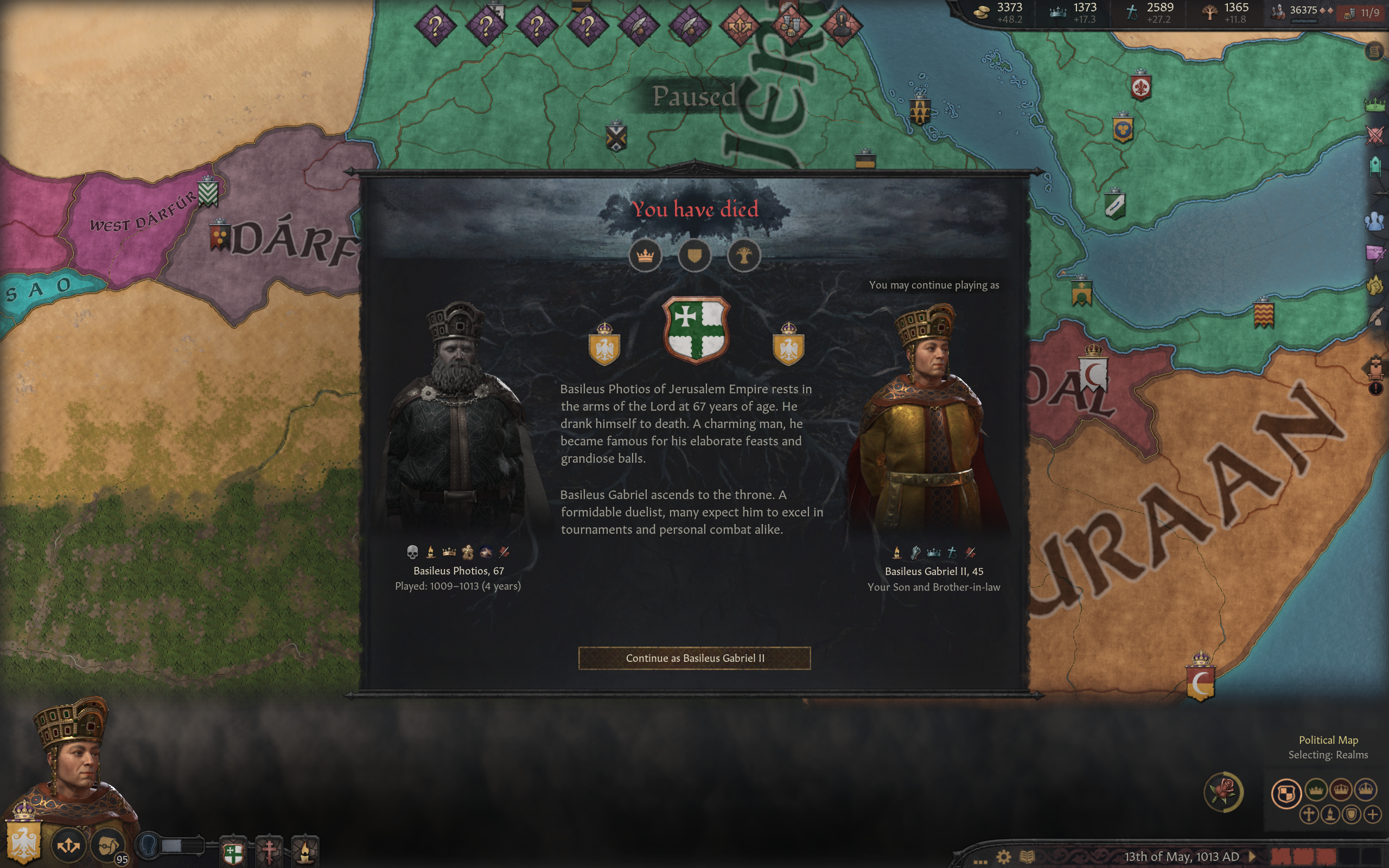Image resolution: width=1389 pixels, height=868 pixels.
Task: Open the green cross dynasty coat of arms
Action: point(696,329)
